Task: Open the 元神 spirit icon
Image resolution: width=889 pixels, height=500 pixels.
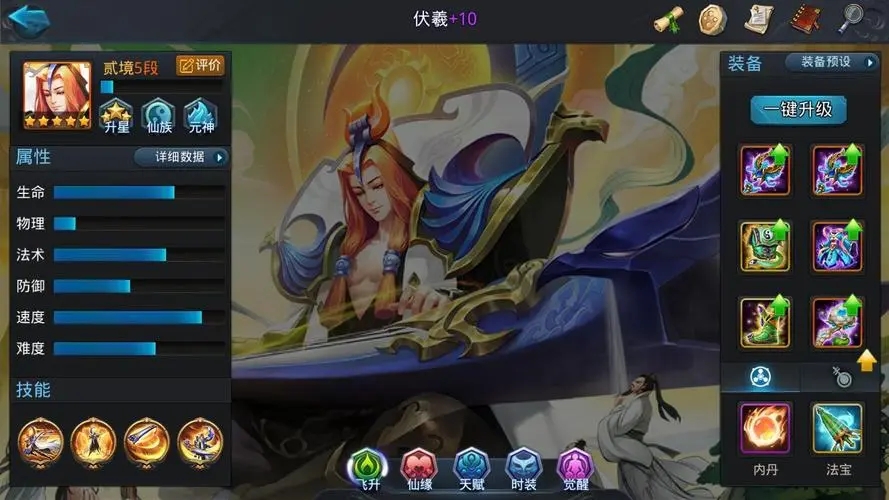Action: coord(201,118)
